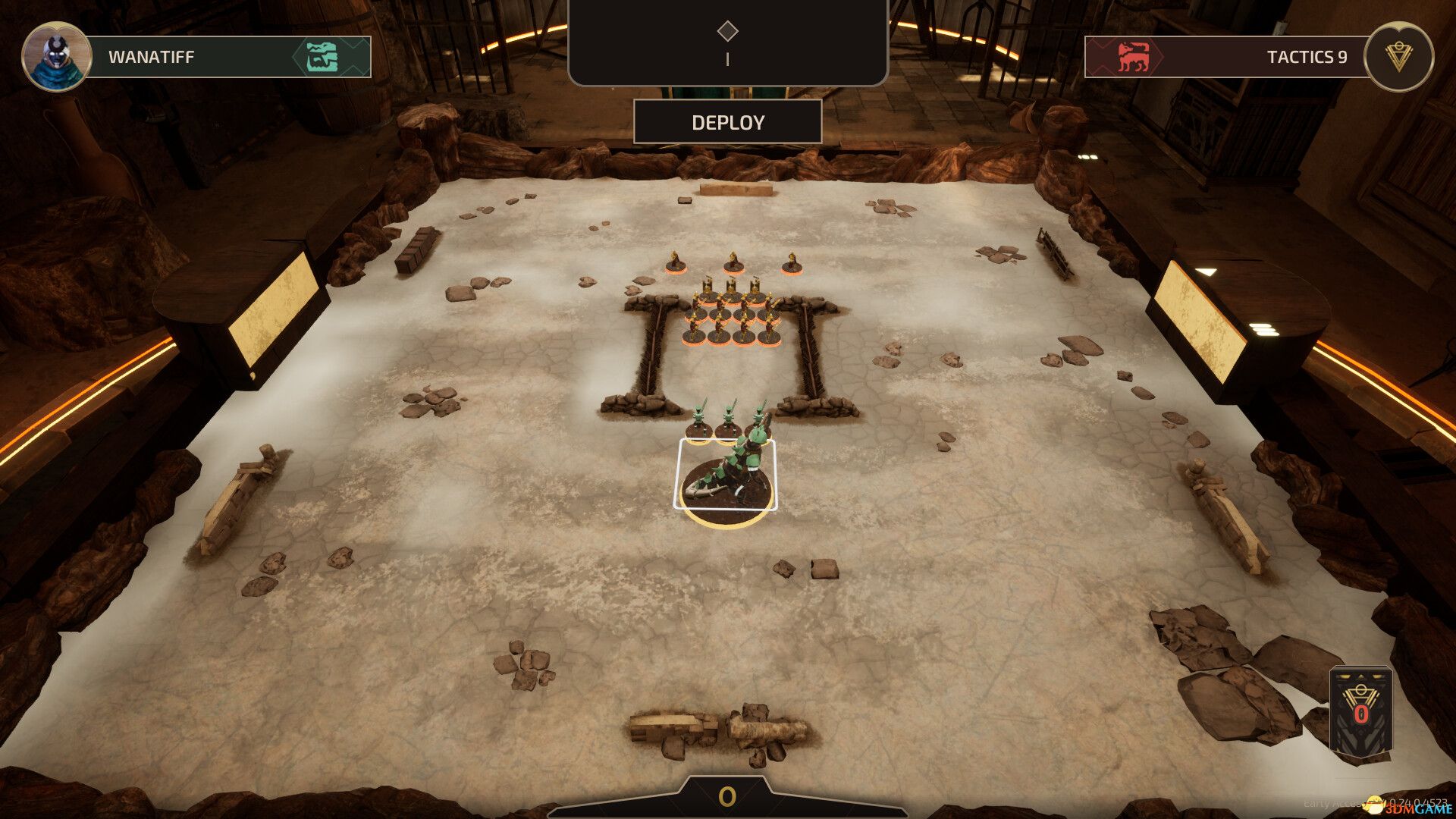Open the gold crest emblem in top-right corner
The image size is (1456, 819).
[x=1399, y=55]
